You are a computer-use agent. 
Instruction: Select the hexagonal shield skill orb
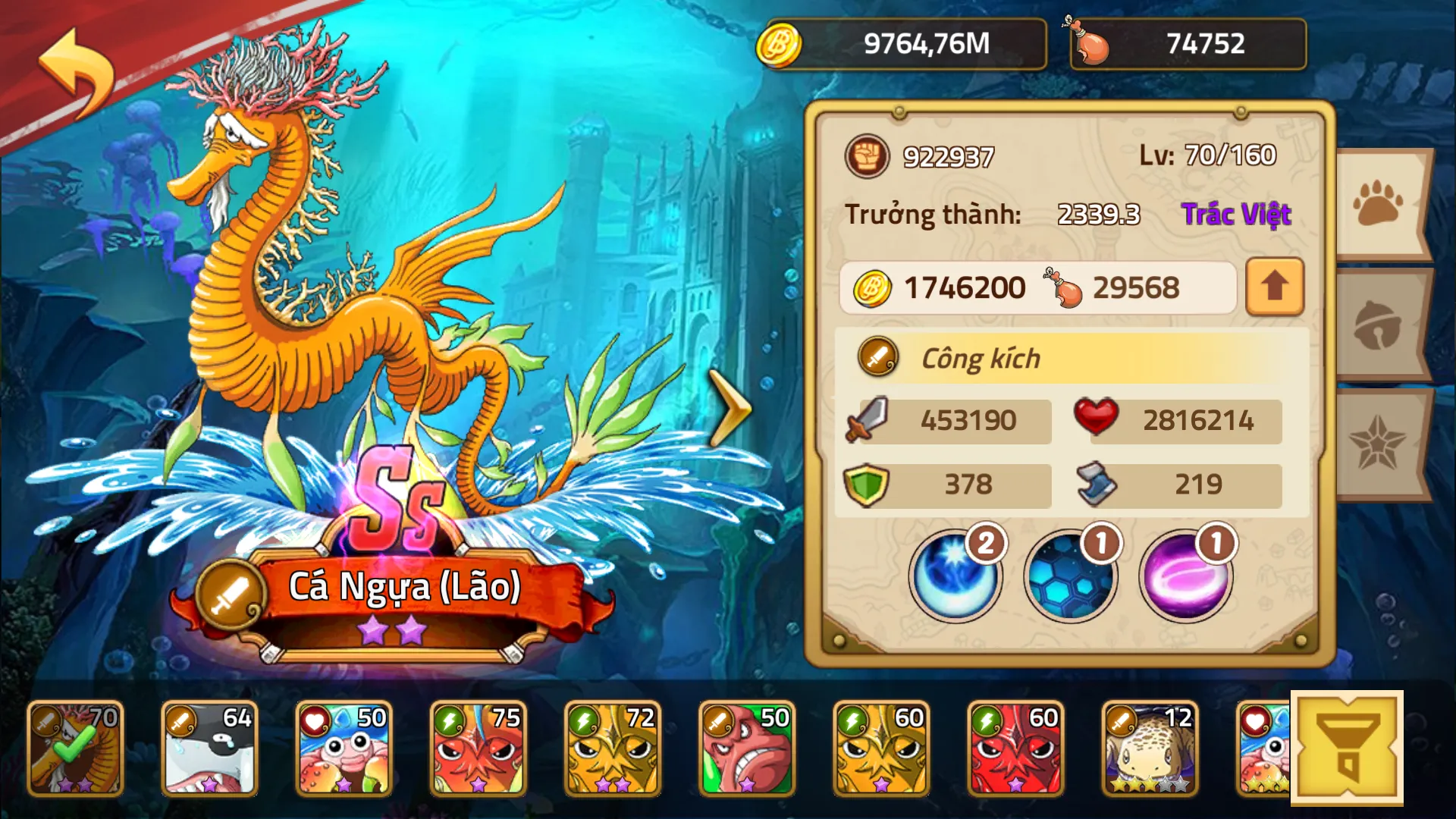click(x=1069, y=576)
